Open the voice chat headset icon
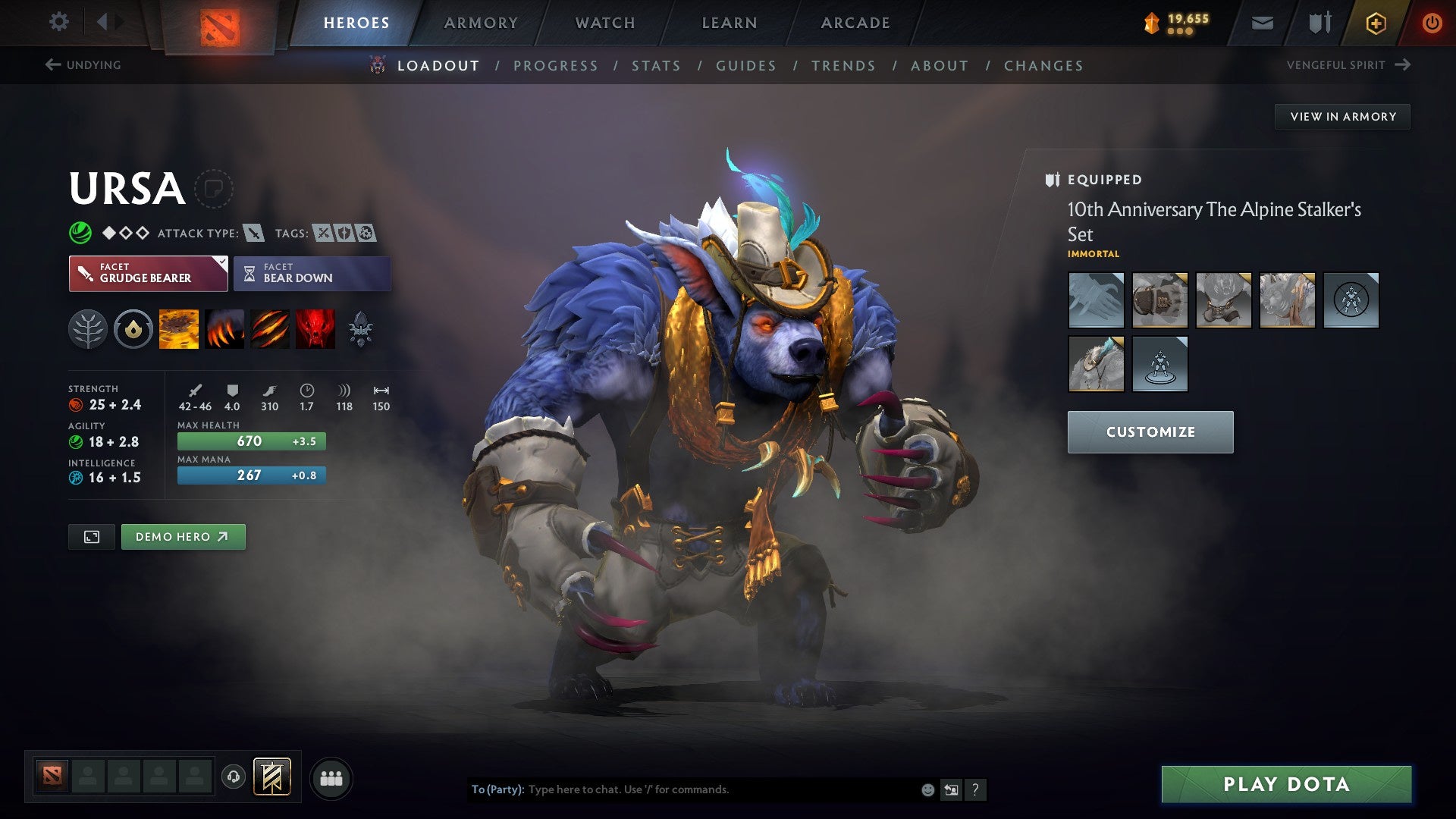 point(232,777)
